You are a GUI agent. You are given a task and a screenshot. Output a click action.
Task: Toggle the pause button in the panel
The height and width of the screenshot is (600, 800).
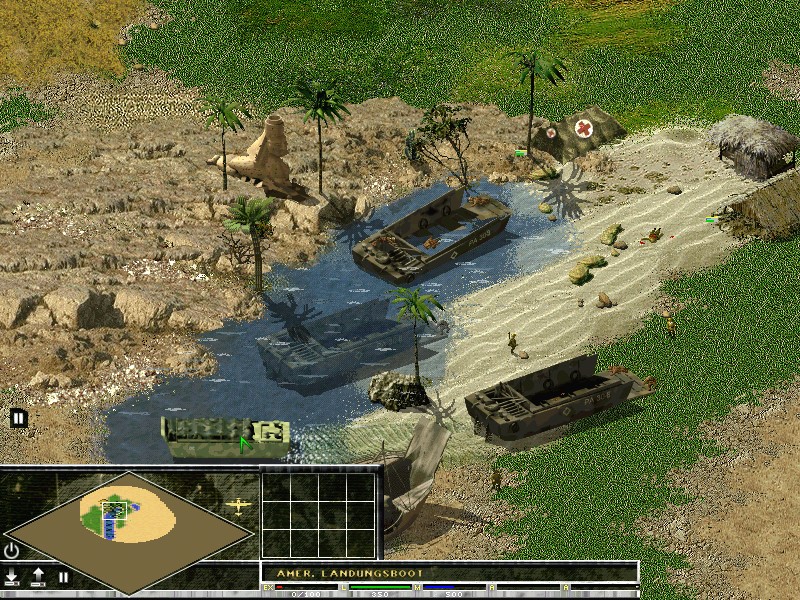63,577
